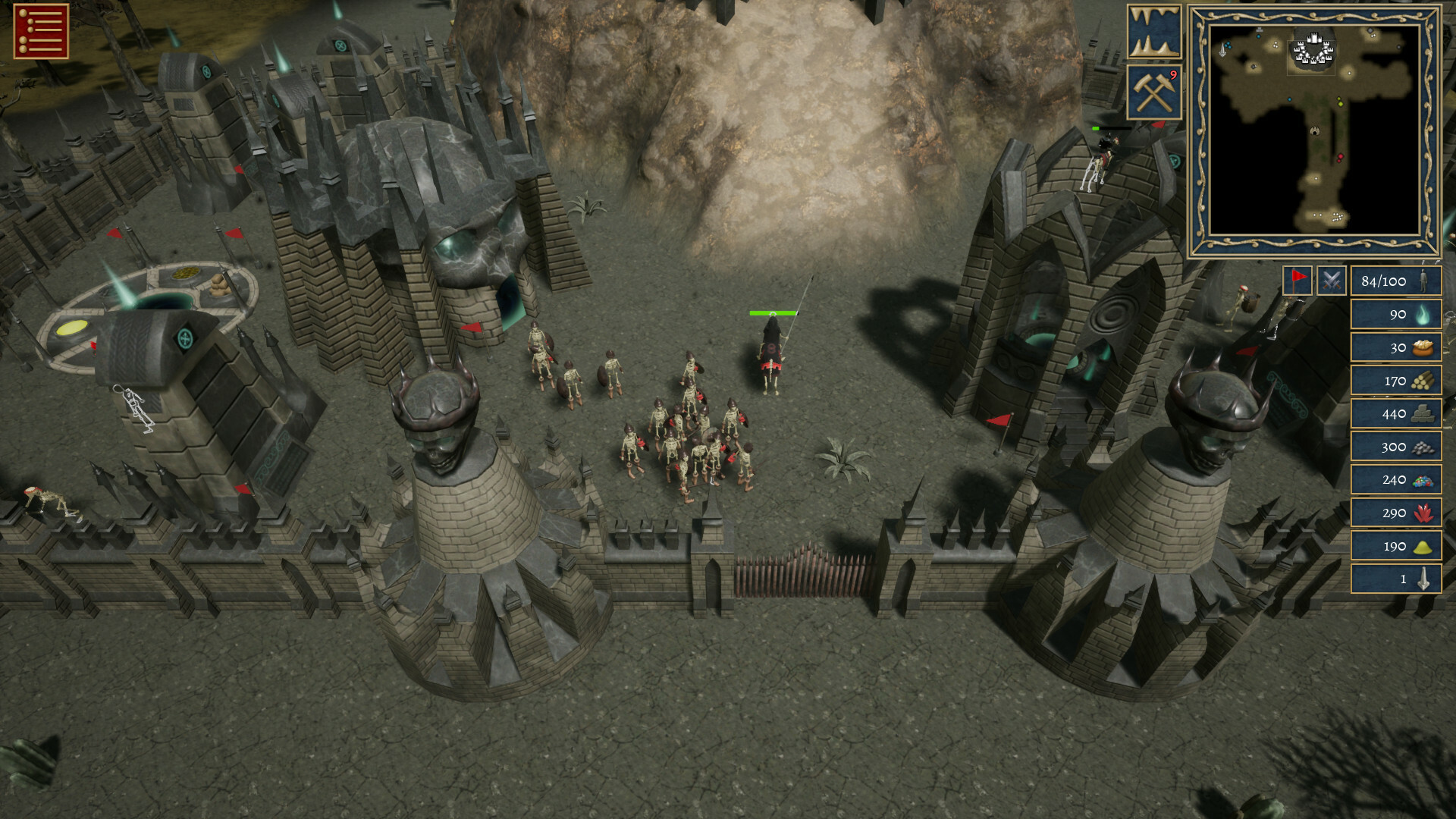Viewport: 1456px width, 819px height.
Task: Select the hero unit with green health bar
Action: pyautogui.click(x=772, y=355)
